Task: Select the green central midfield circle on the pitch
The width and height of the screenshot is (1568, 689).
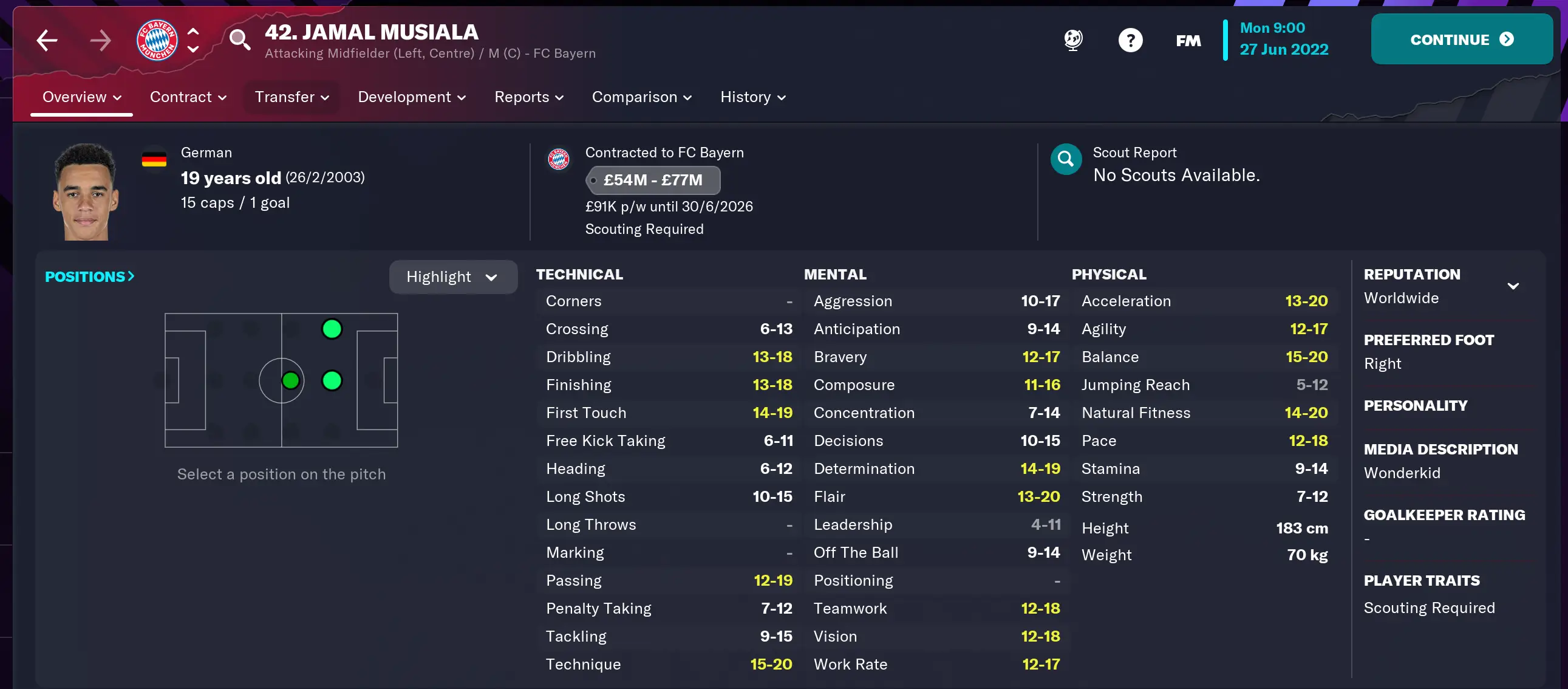Action: click(x=291, y=380)
